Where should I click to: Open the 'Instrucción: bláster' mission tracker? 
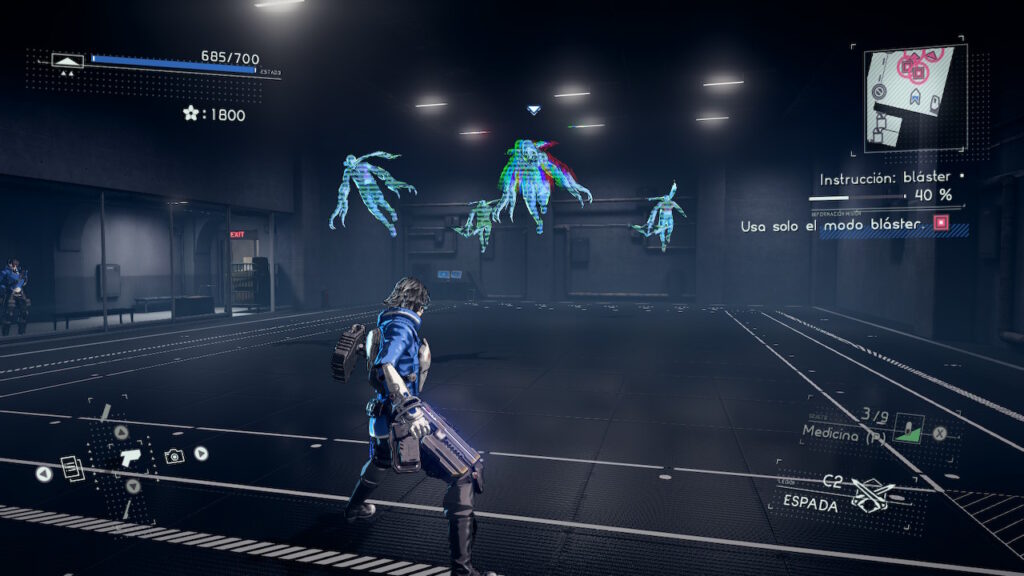pos(885,180)
